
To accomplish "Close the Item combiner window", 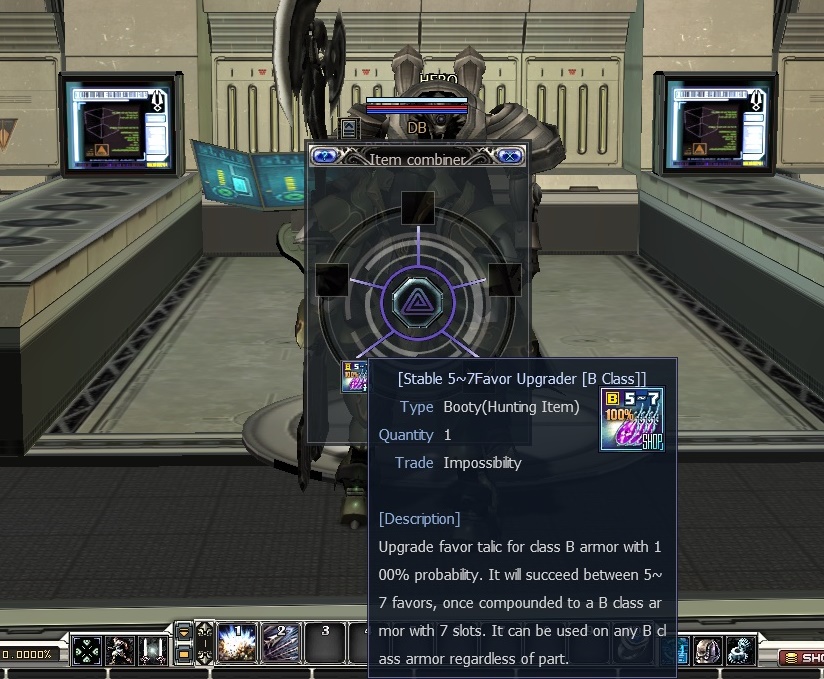I will (510, 155).
